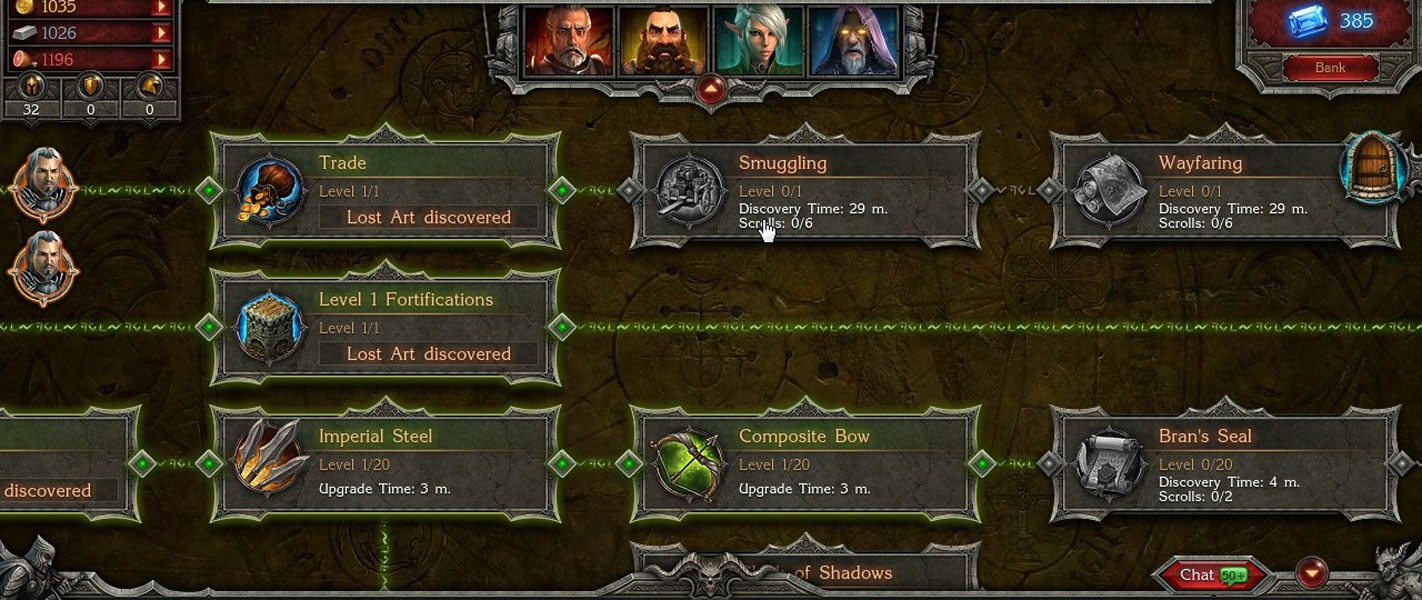
Task: Click the red-armored bearded hero portrait
Action: coord(568,40)
